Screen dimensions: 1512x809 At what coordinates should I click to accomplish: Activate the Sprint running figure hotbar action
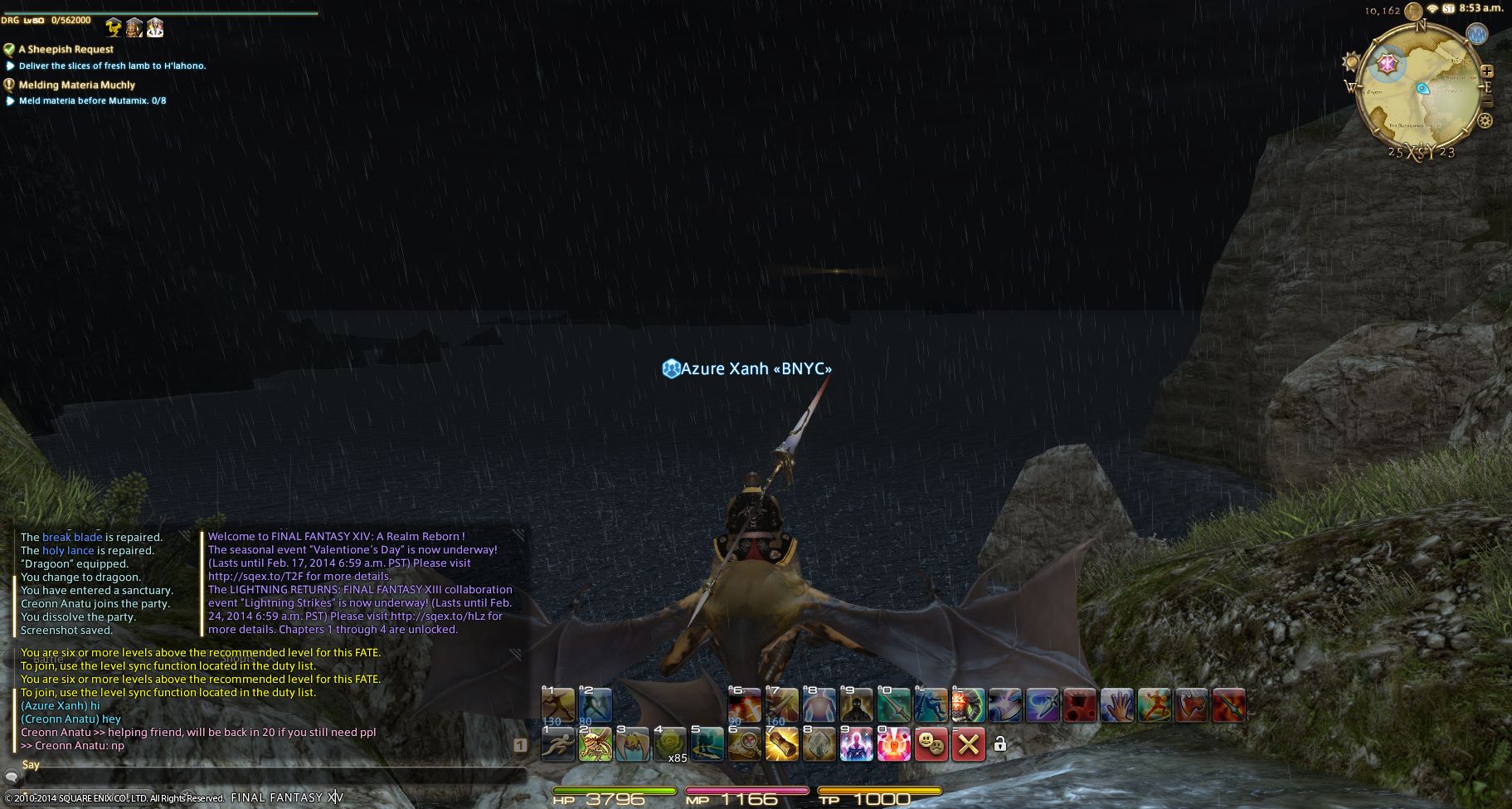(x=557, y=743)
